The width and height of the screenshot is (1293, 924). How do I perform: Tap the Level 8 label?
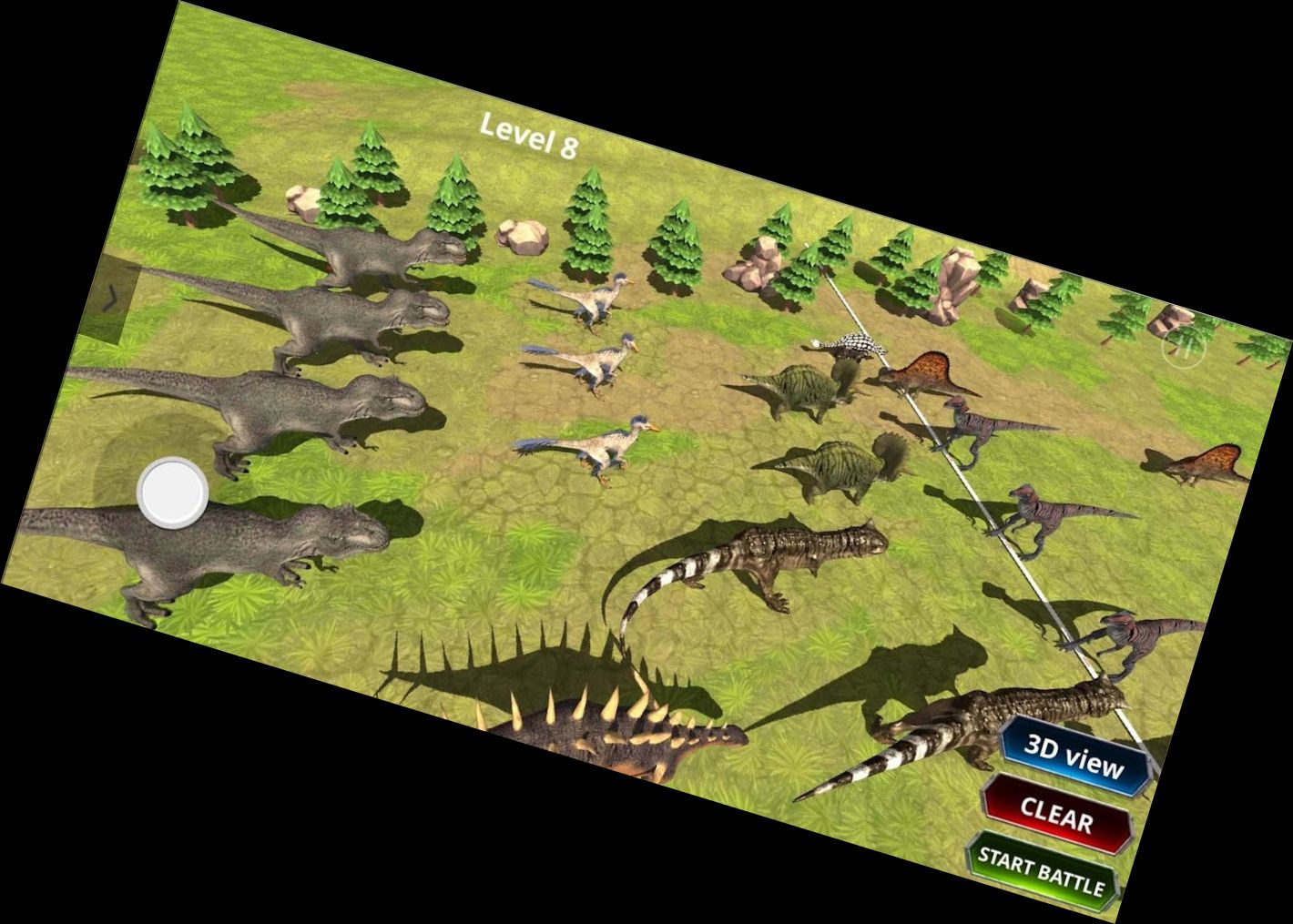coord(530,135)
